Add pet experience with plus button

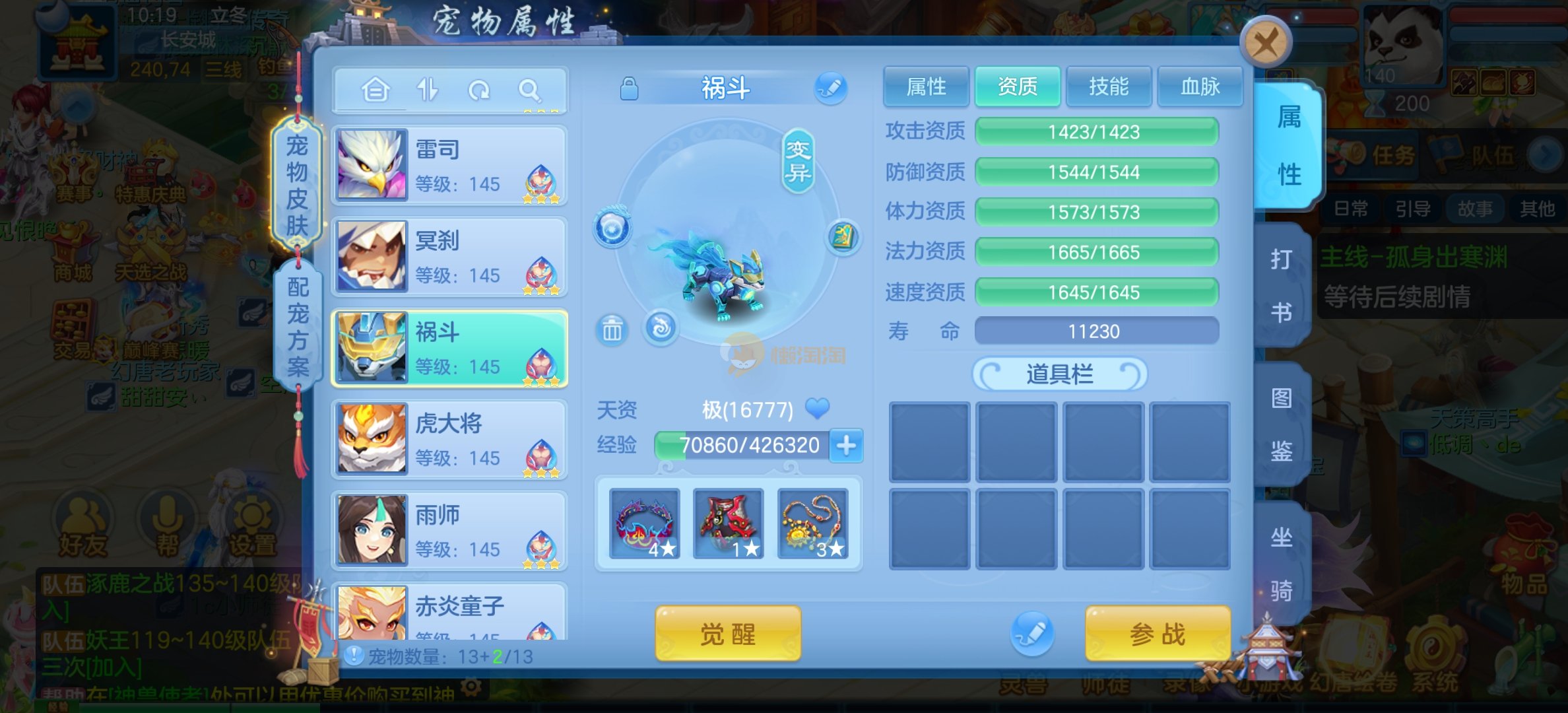pyautogui.click(x=846, y=446)
